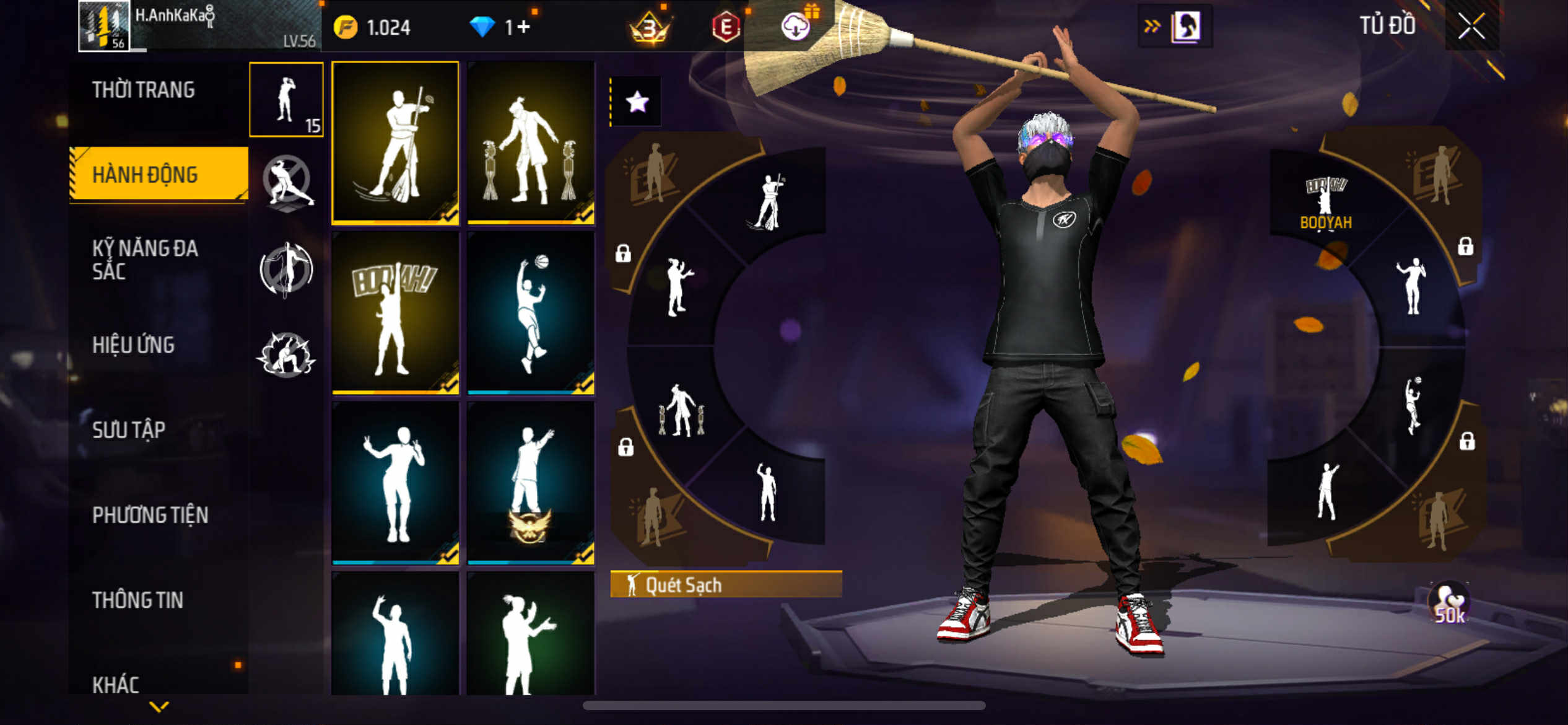Close the Tủ Đồ wardrobe screen
The height and width of the screenshot is (725, 1568).
[x=1471, y=27]
